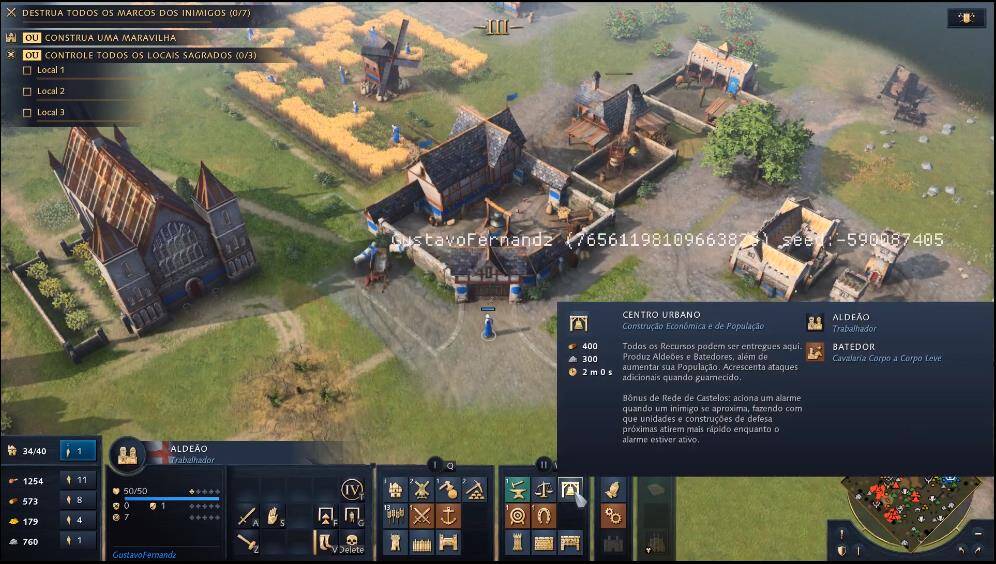Image resolution: width=996 pixels, height=564 pixels.
Task: Open the gears technology build category
Action: [613, 516]
